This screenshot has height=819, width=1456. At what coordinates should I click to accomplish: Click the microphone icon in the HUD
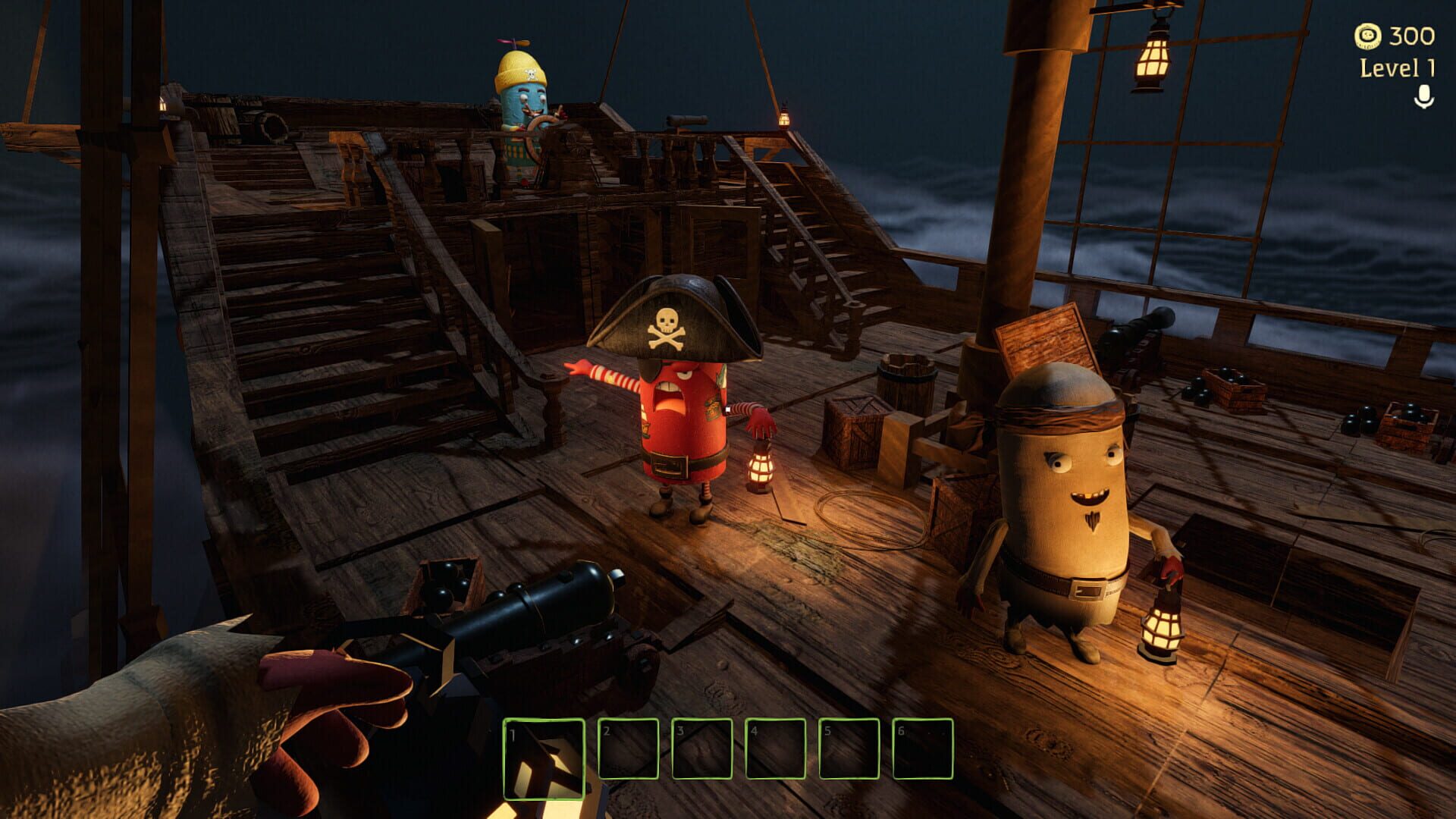[x=1424, y=96]
